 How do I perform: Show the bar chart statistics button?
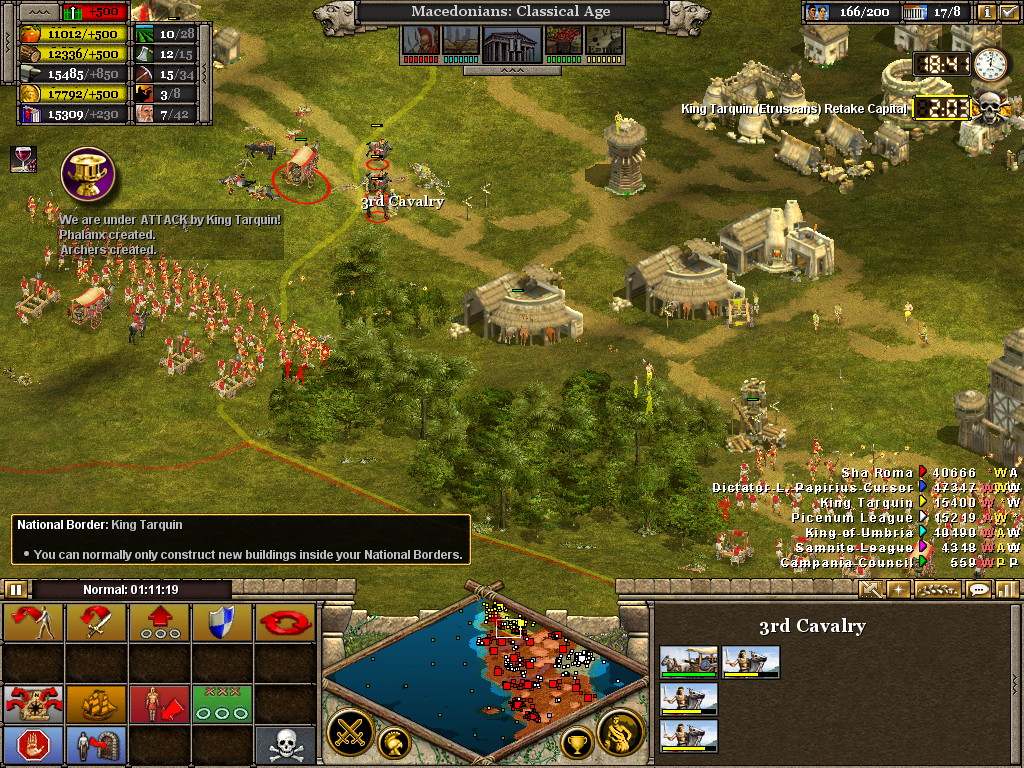tap(1006, 589)
